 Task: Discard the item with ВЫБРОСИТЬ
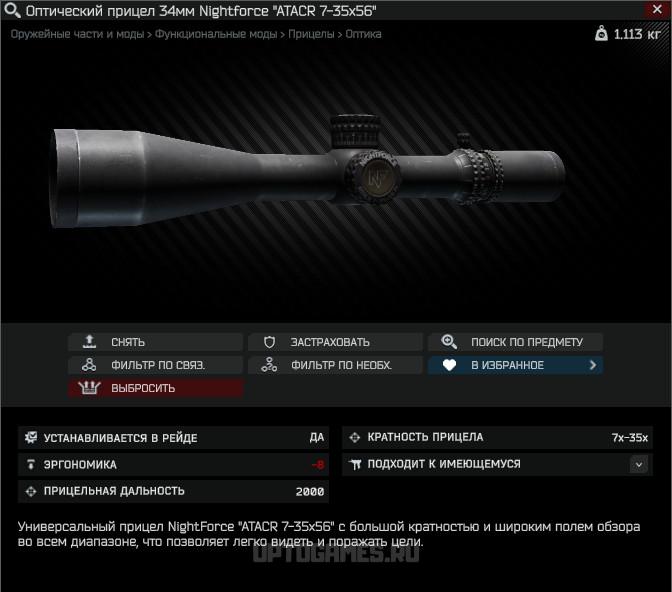click(x=155, y=388)
